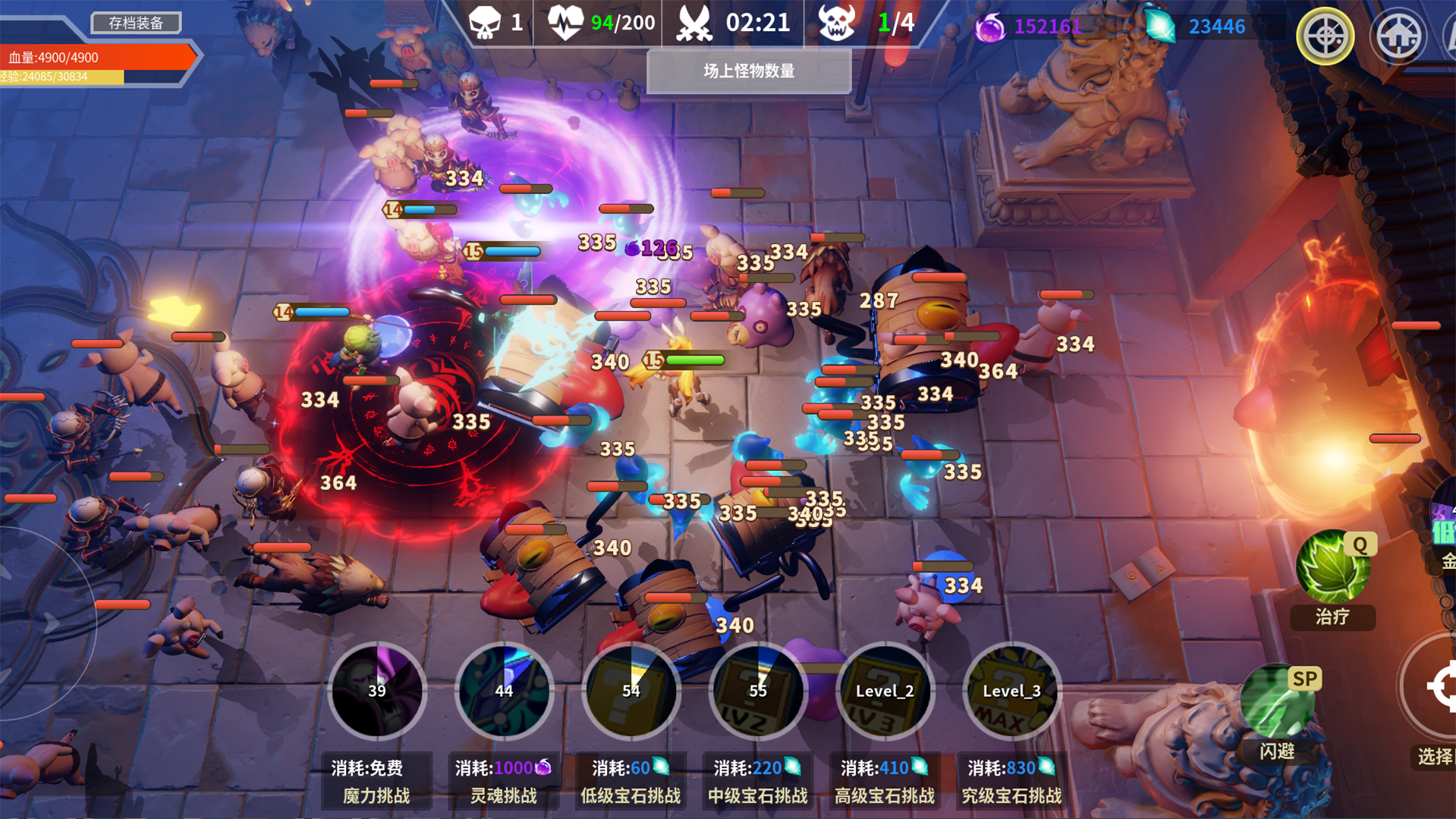Screen dimensions: 1456x819
Task: Toggle the 场上怪物数量 monster count banner
Action: (748, 72)
